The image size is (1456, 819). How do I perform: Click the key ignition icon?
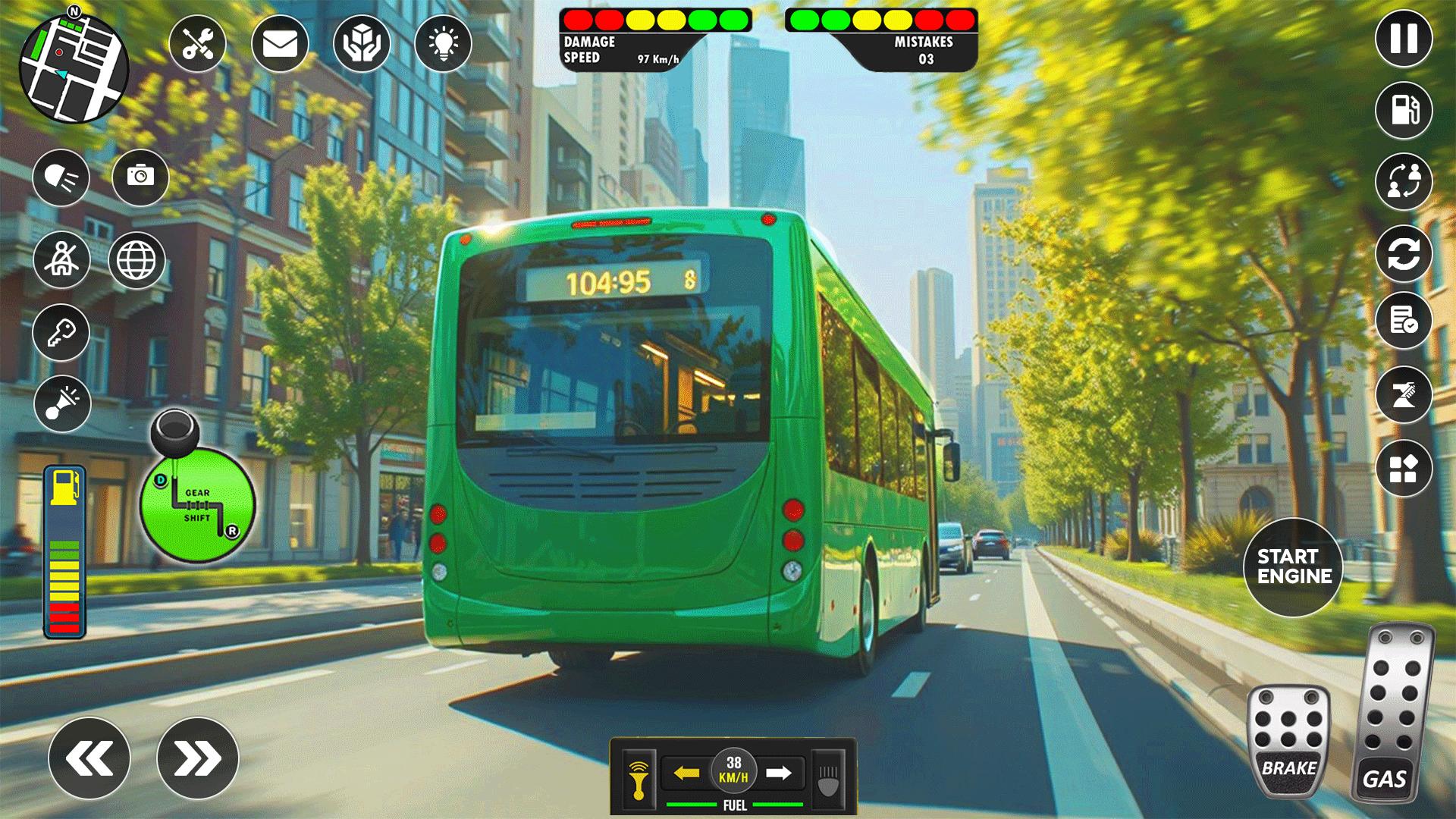tap(61, 332)
